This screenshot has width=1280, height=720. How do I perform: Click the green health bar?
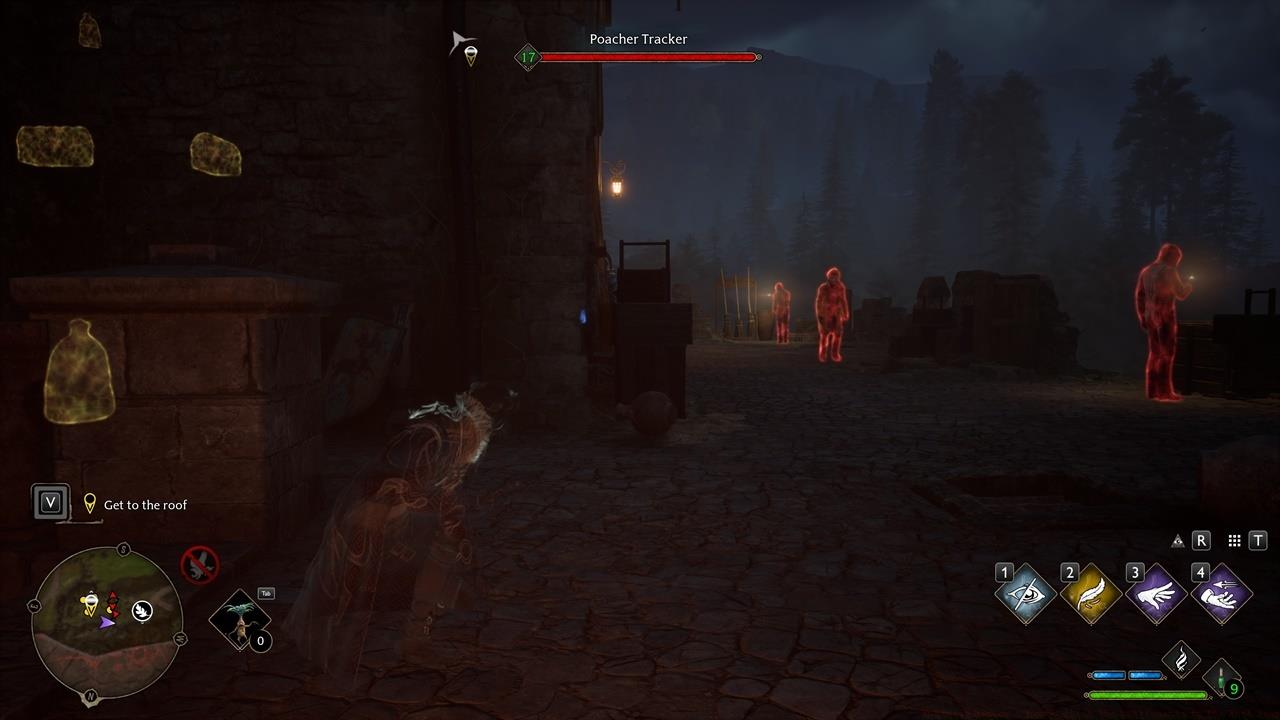[x=1145, y=693]
